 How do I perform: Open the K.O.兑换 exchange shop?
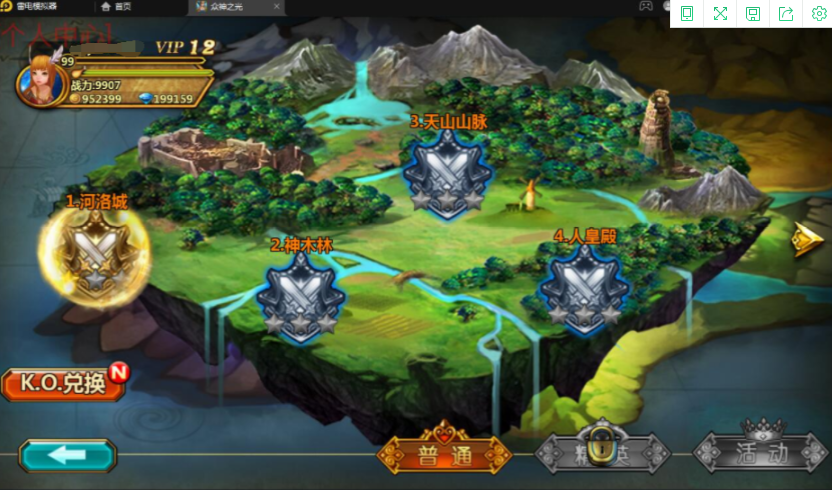click(x=63, y=384)
